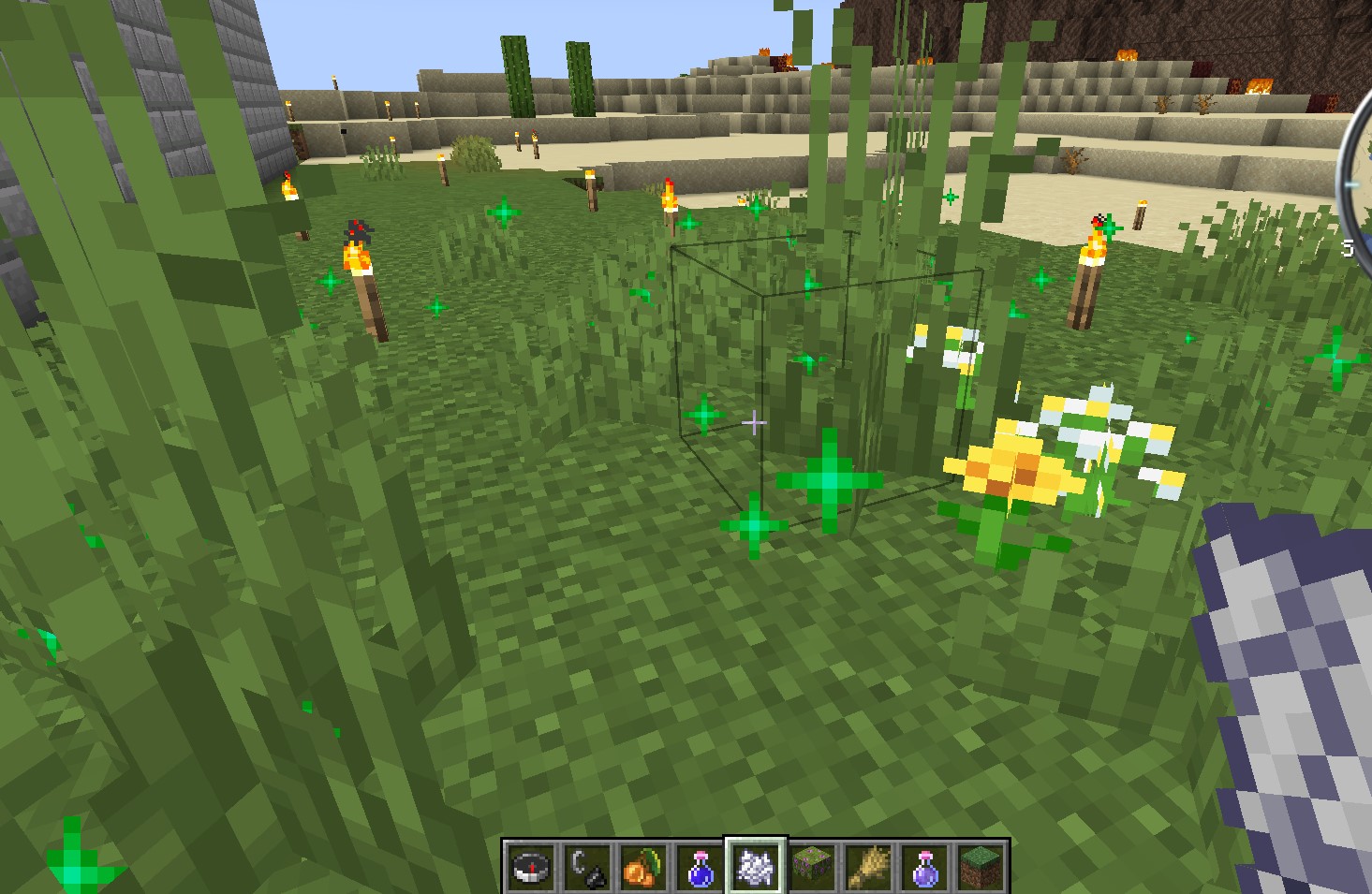
Task: Select the wheat hotbar slot
Action: [x=868, y=866]
